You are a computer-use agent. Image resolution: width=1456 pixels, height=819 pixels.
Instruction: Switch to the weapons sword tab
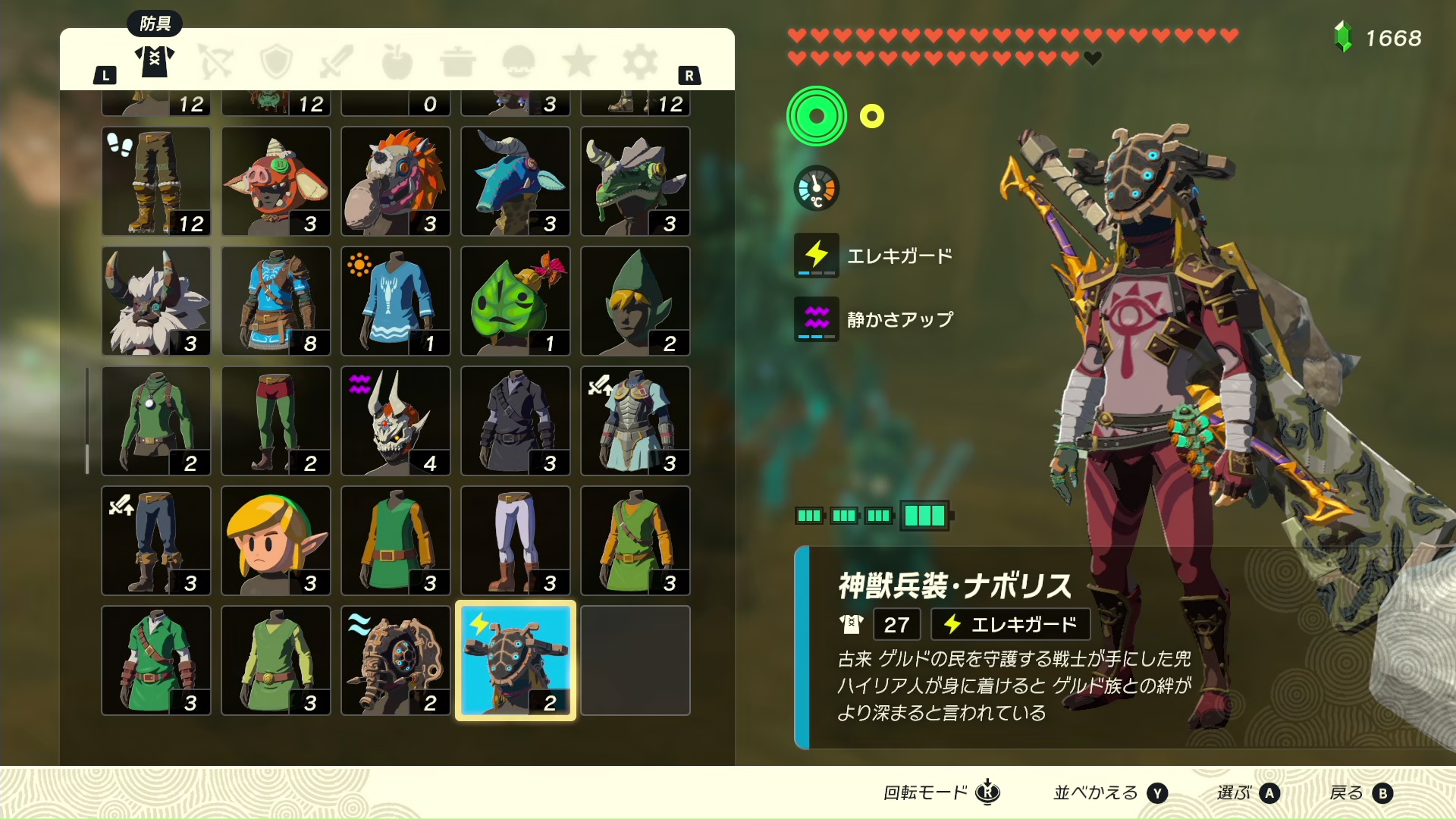[337, 61]
